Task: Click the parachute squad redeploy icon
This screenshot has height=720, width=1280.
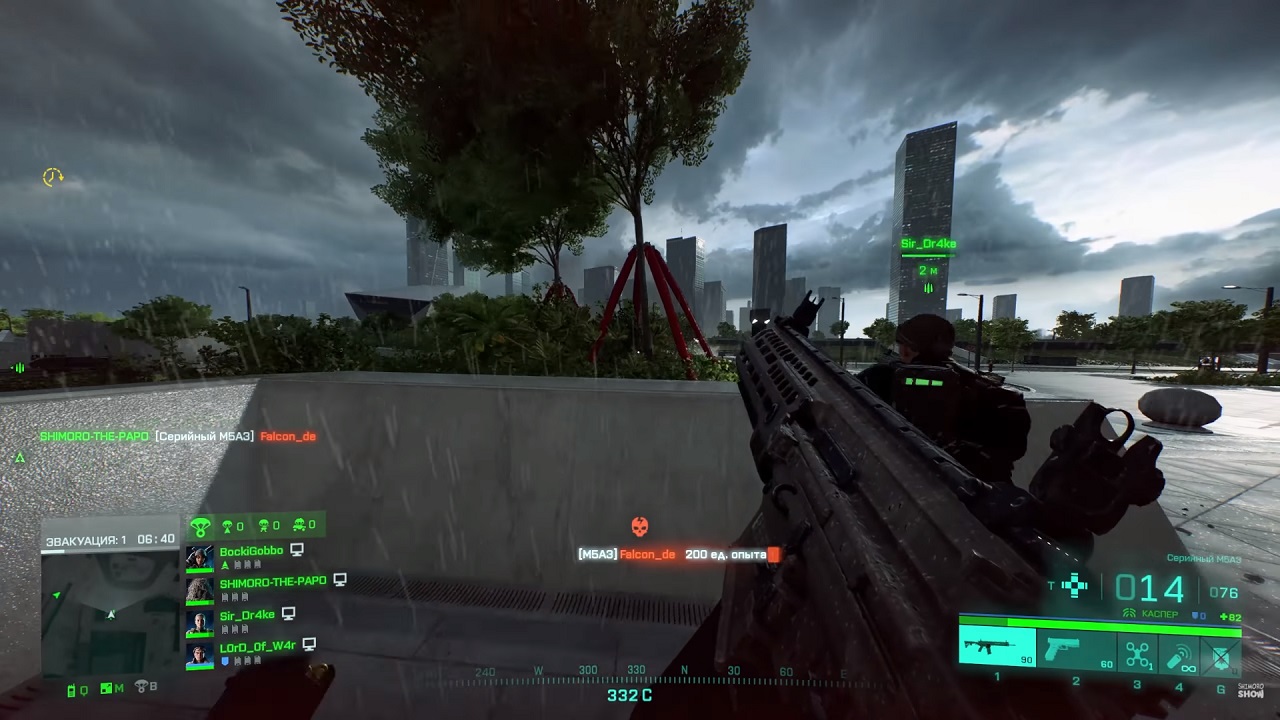Action: point(201,526)
